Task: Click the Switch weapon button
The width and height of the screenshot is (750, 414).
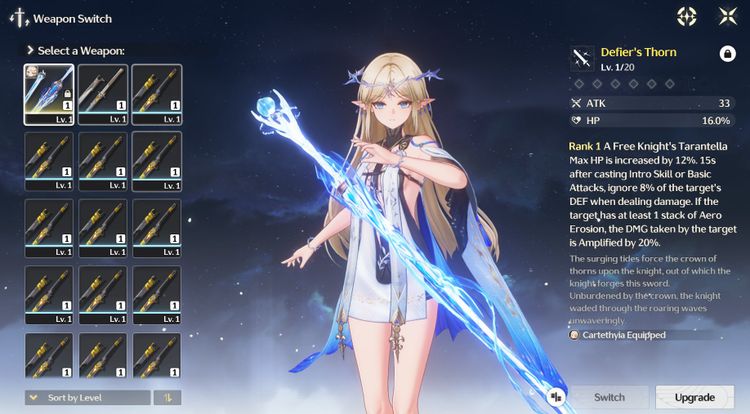Action: tap(609, 397)
